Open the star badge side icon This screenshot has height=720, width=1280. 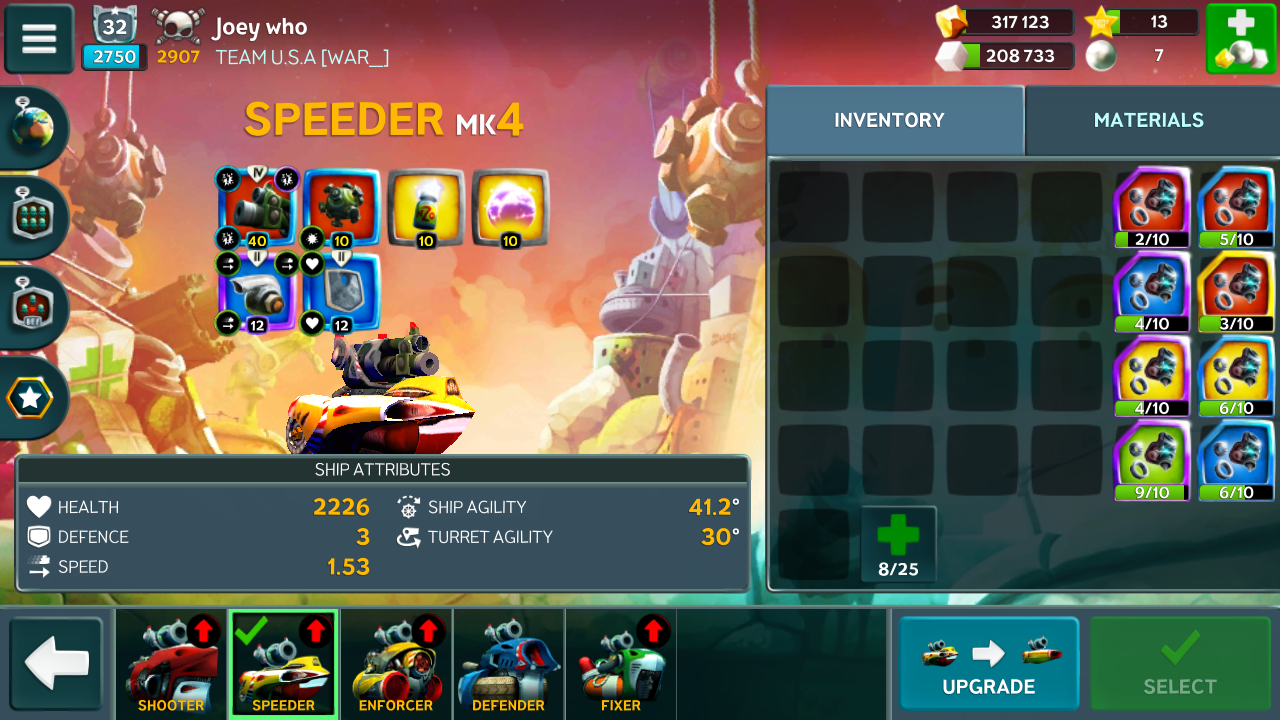click(x=31, y=398)
